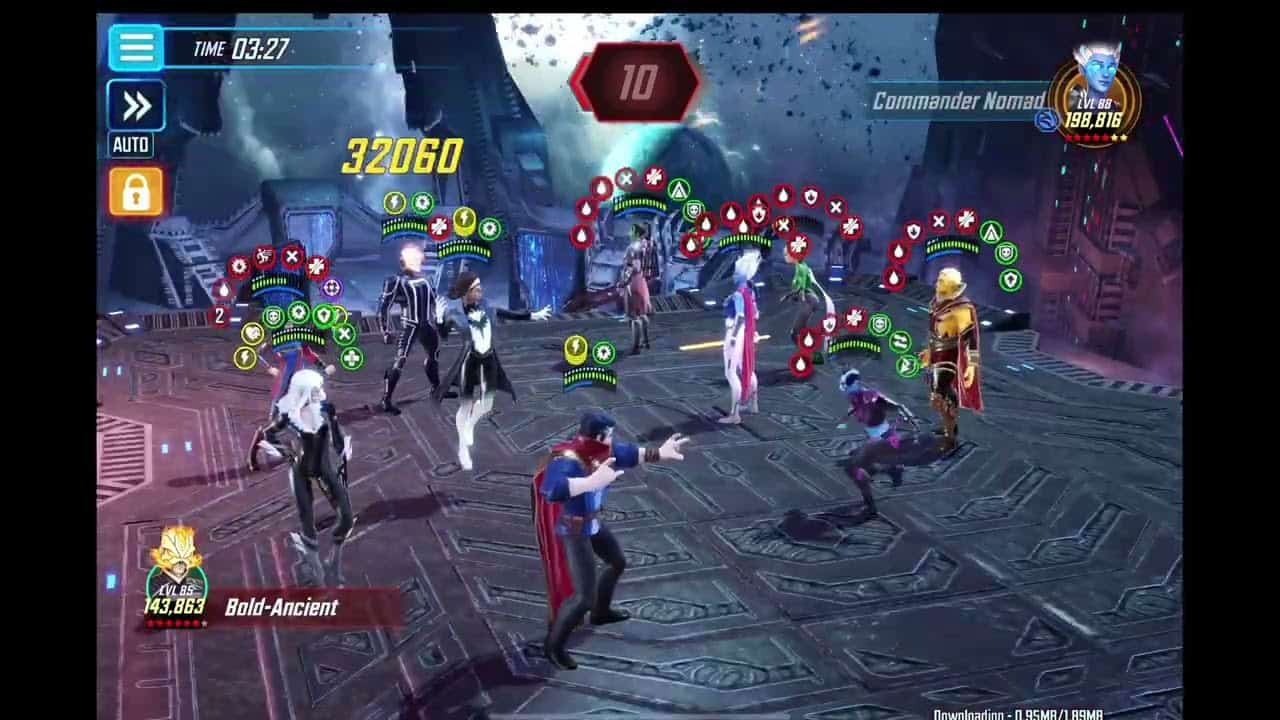Enable battle speed-up with the fast-forward toggle

tap(135, 103)
